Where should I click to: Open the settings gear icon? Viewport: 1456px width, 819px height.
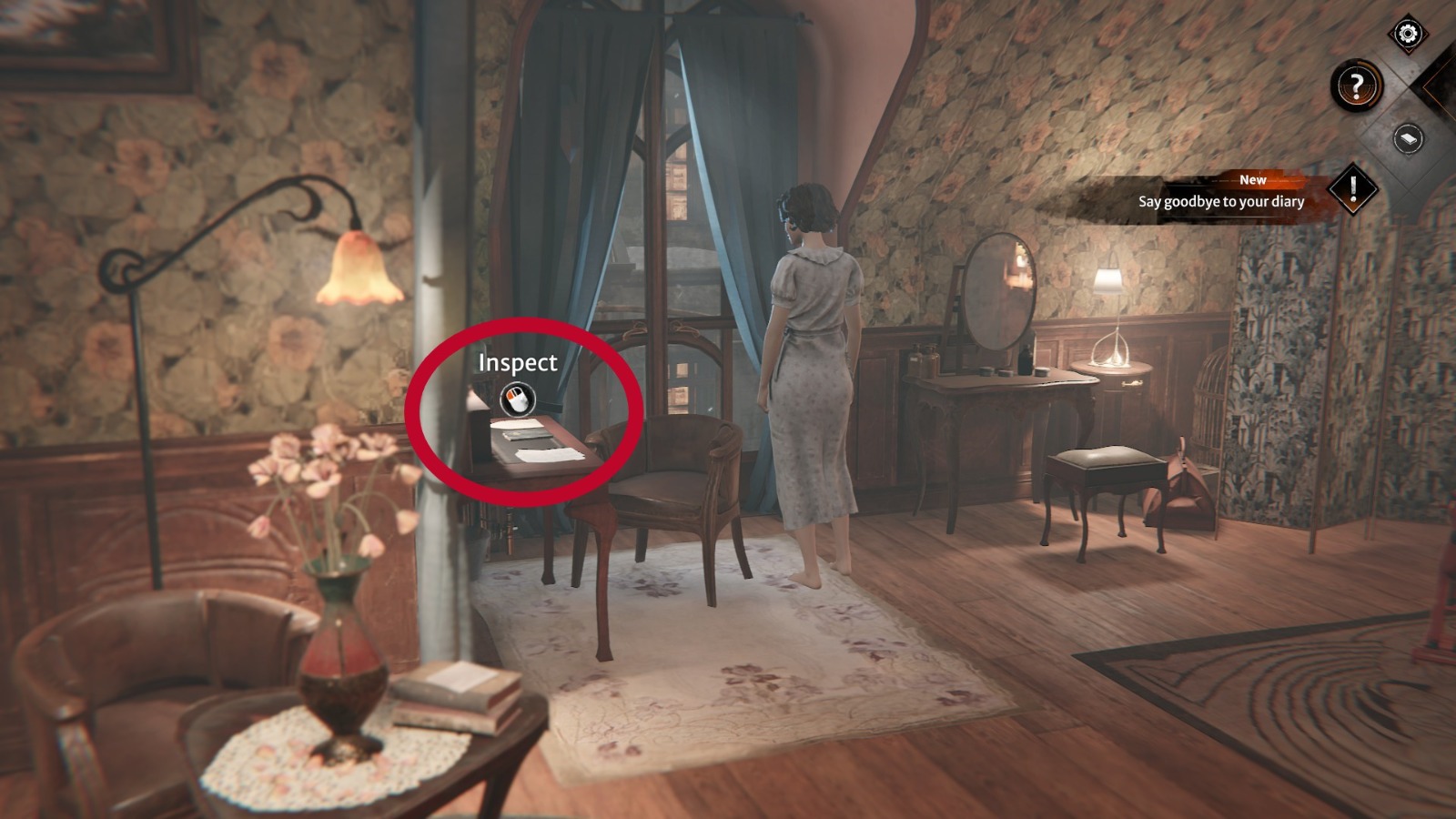tap(1407, 35)
